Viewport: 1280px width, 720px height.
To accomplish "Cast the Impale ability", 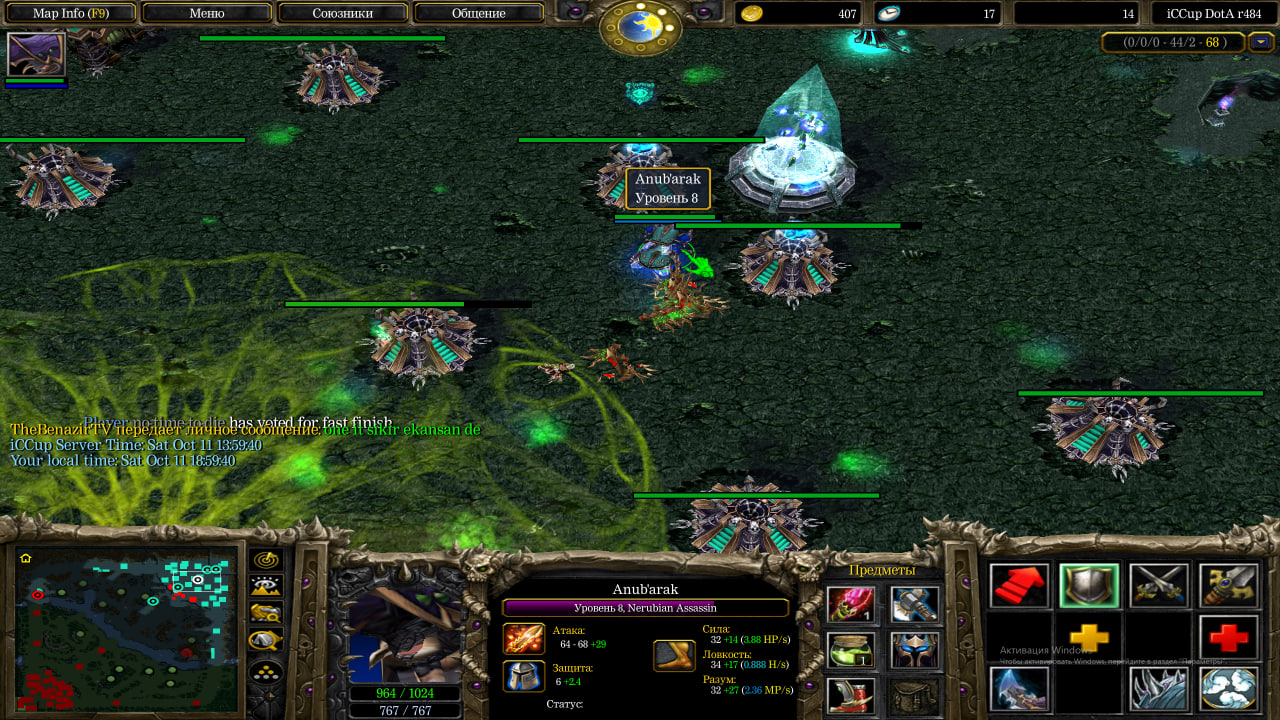I will click(x=1019, y=688).
